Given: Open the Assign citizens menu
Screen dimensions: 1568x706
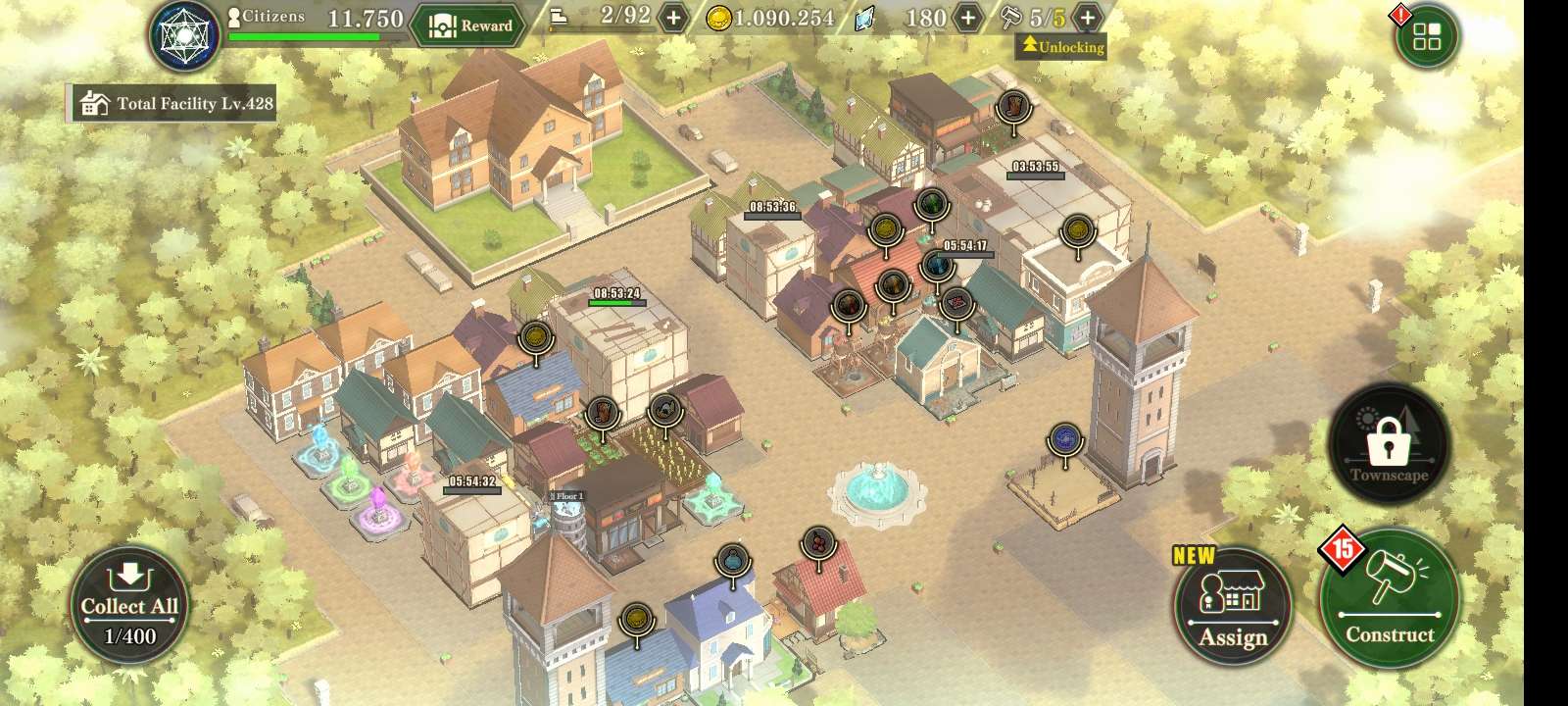Looking at the screenshot, I should tap(1232, 606).
